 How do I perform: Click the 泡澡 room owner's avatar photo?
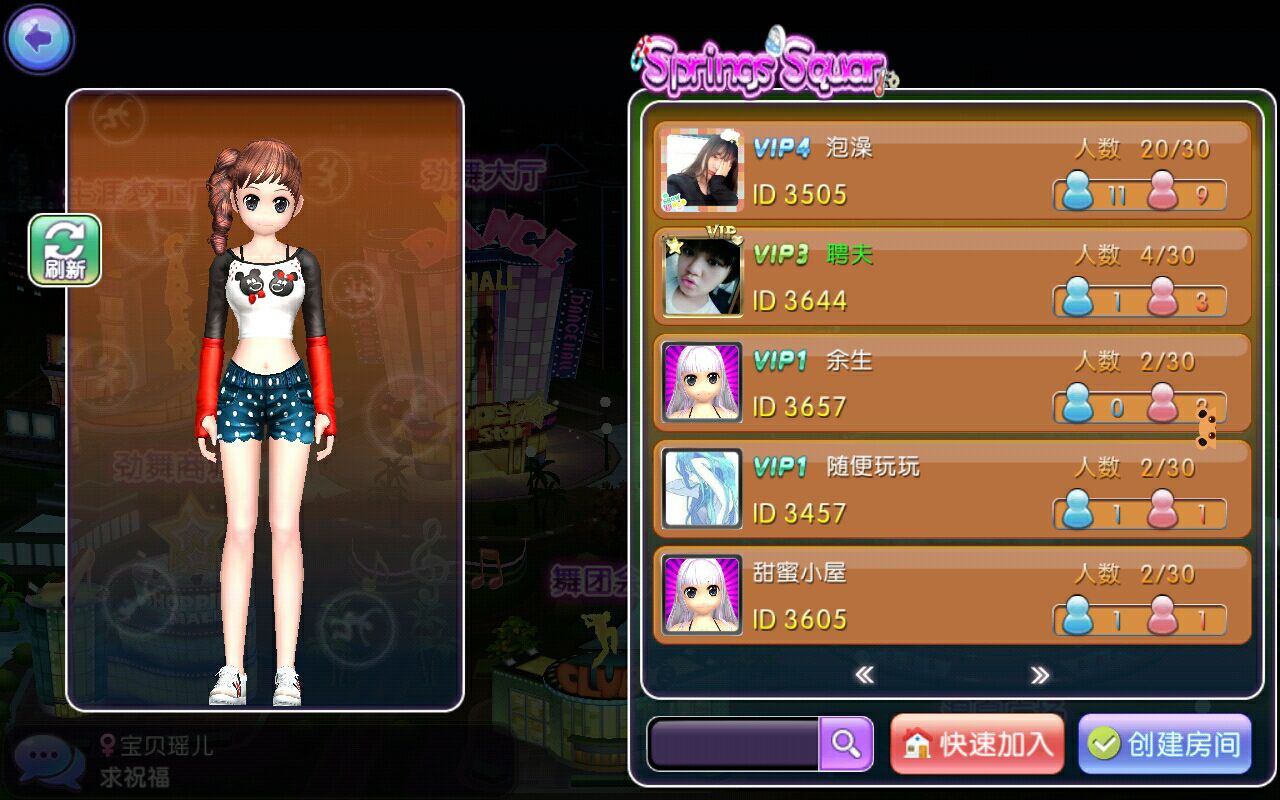pyautogui.click(x=703, y=171)
